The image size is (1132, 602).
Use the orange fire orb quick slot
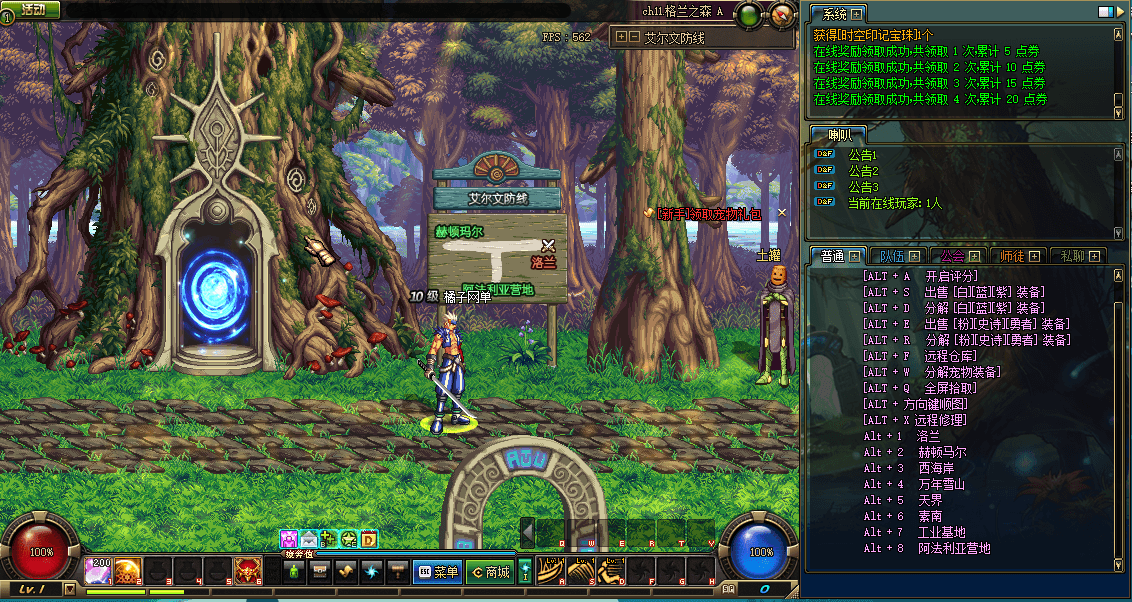[x=128, y=571]
